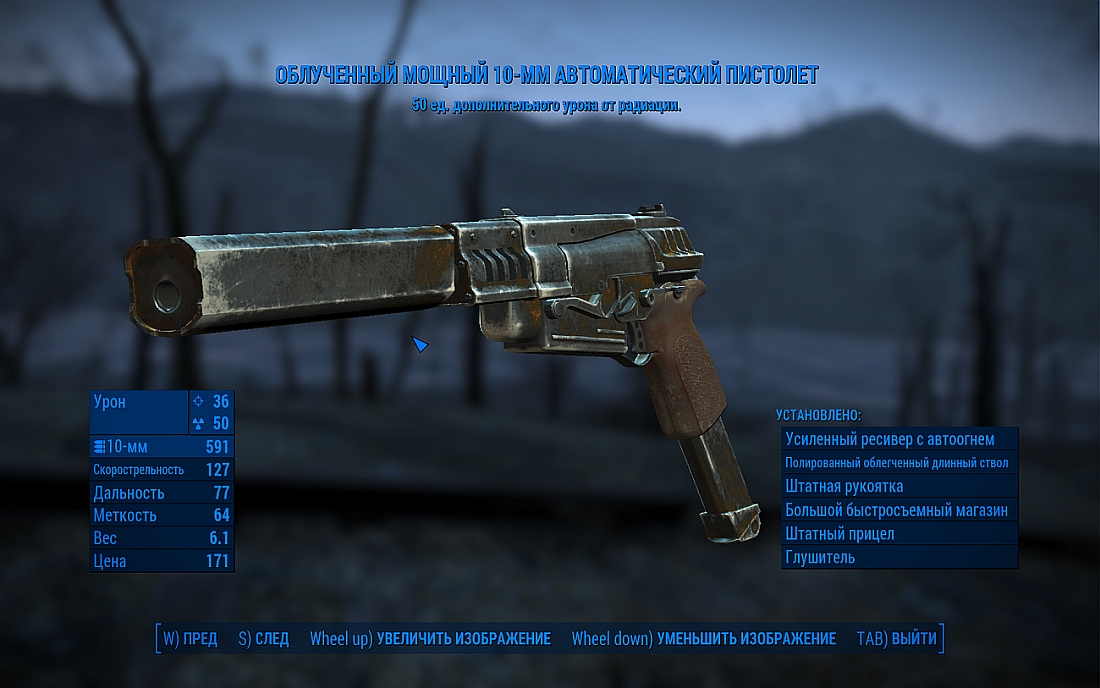
Task: Click УВЕЛИЧИТЬ ИЗОБРАЖЕНИЕ to zoom in
Action: [x=430, y=639]
